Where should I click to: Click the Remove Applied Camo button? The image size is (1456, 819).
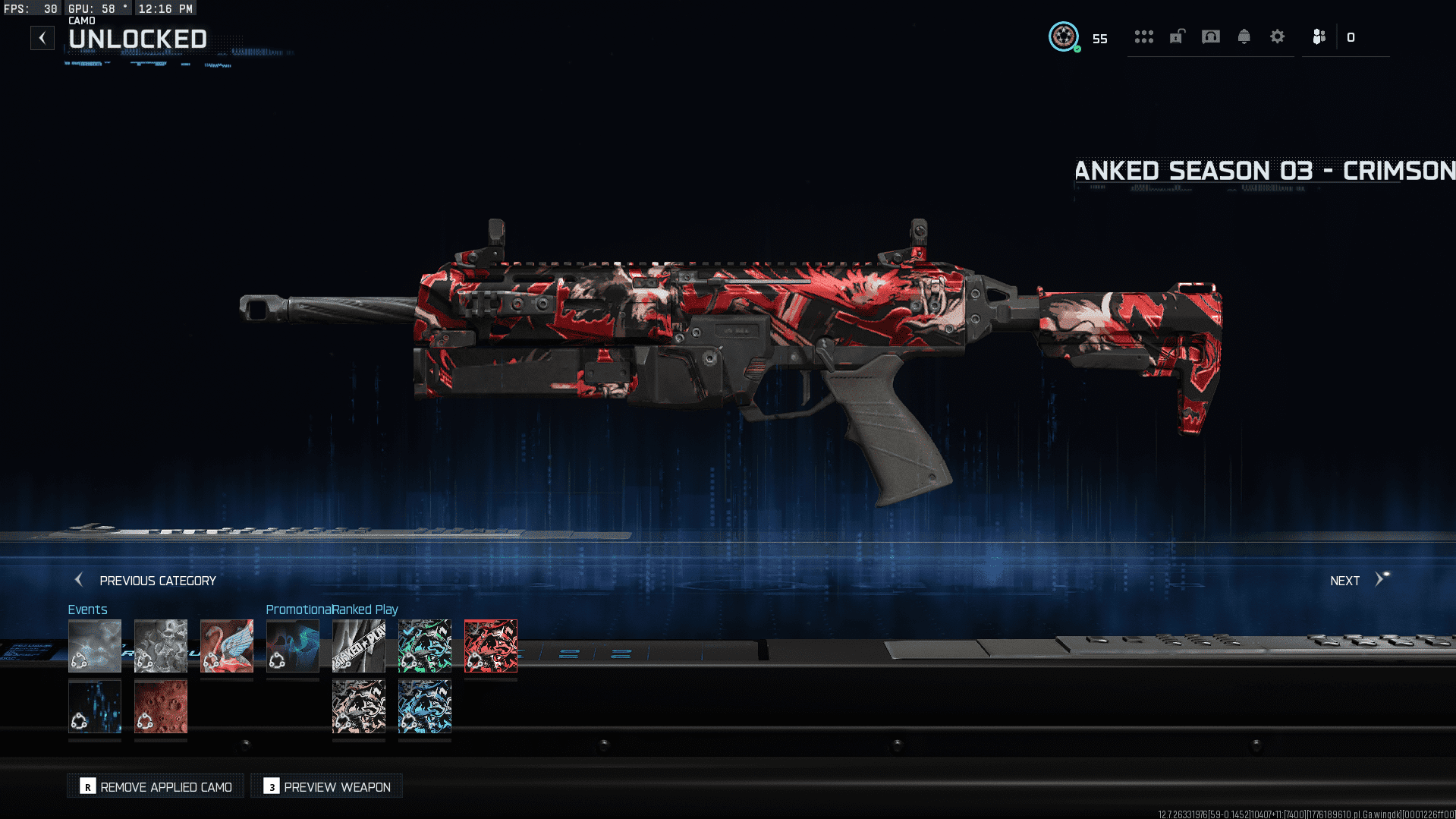(156, 787)
